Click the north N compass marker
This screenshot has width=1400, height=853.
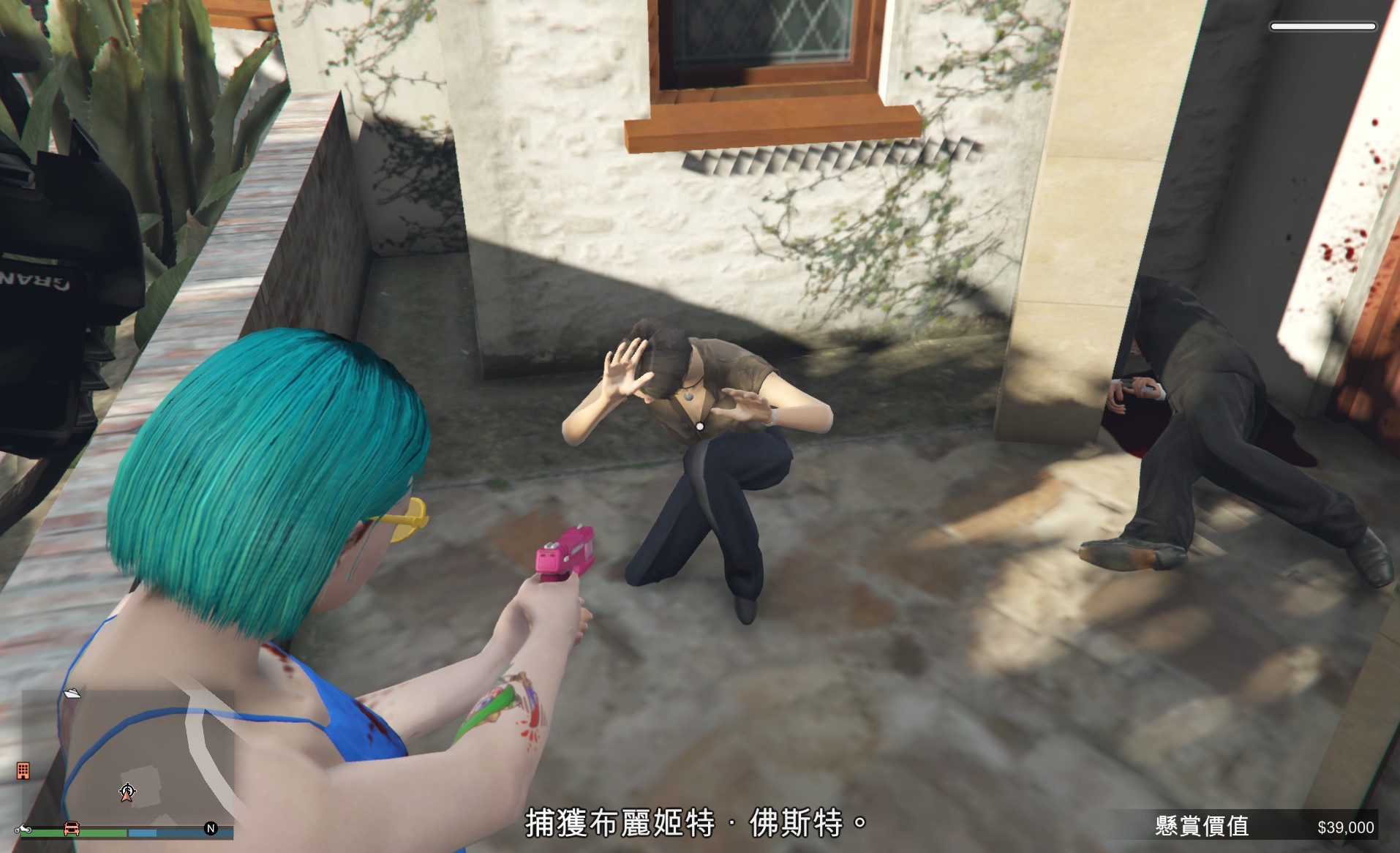click(x=211, y=828)
